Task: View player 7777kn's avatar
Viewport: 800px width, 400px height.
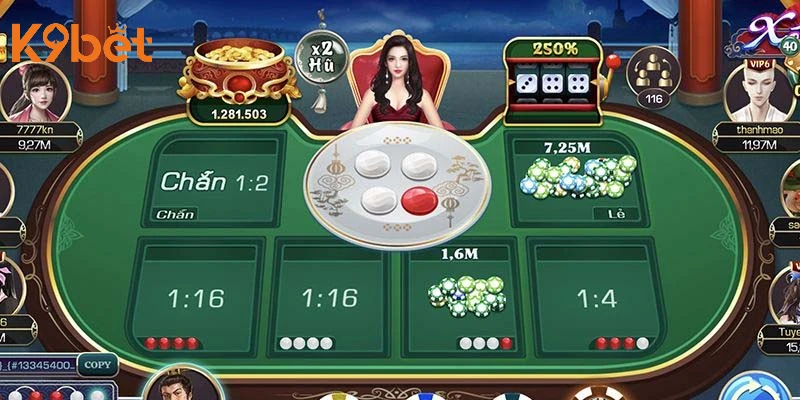Action: tap(28, 93)
